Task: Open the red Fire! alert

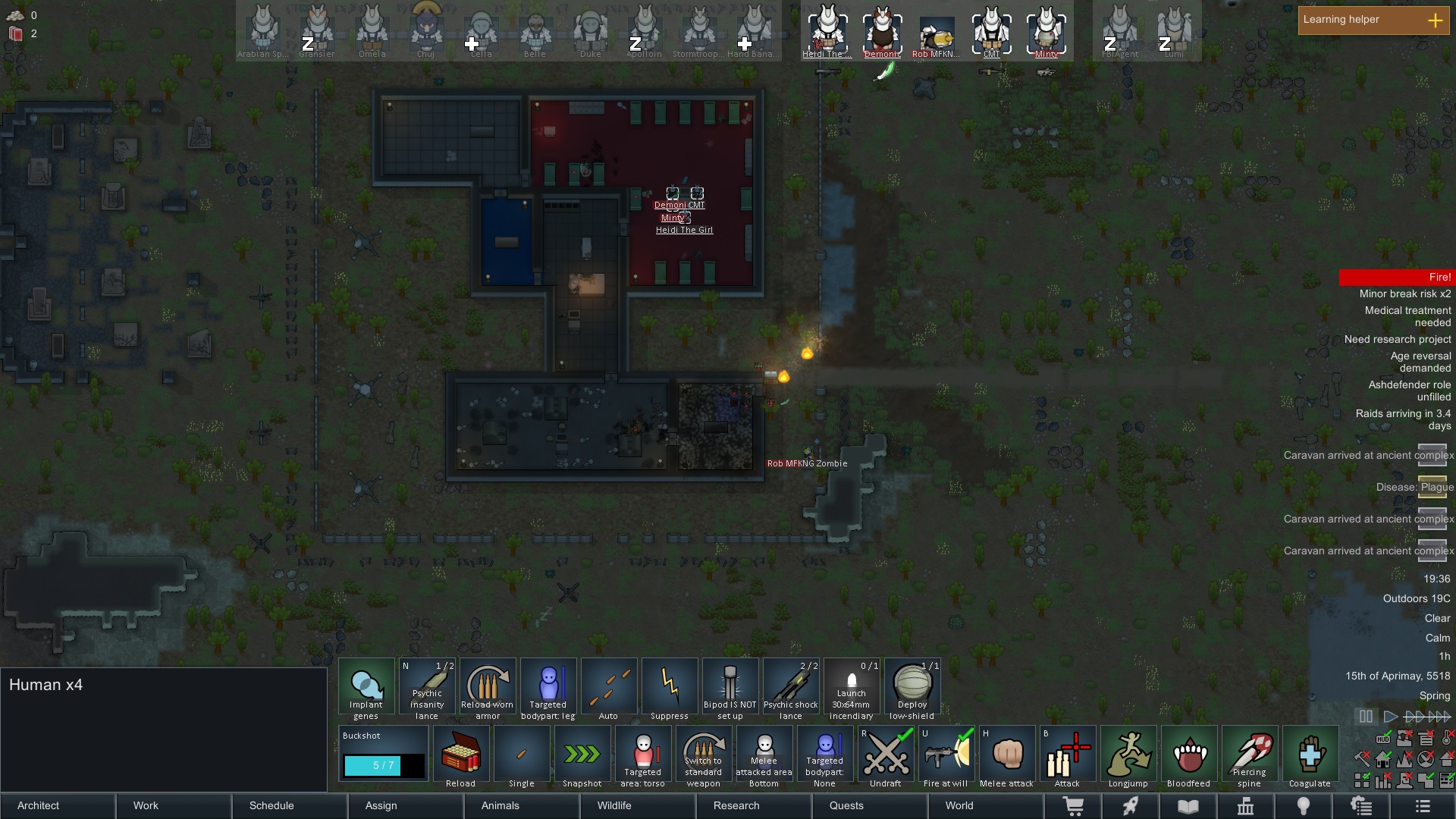Action: tap(1395, 278)
